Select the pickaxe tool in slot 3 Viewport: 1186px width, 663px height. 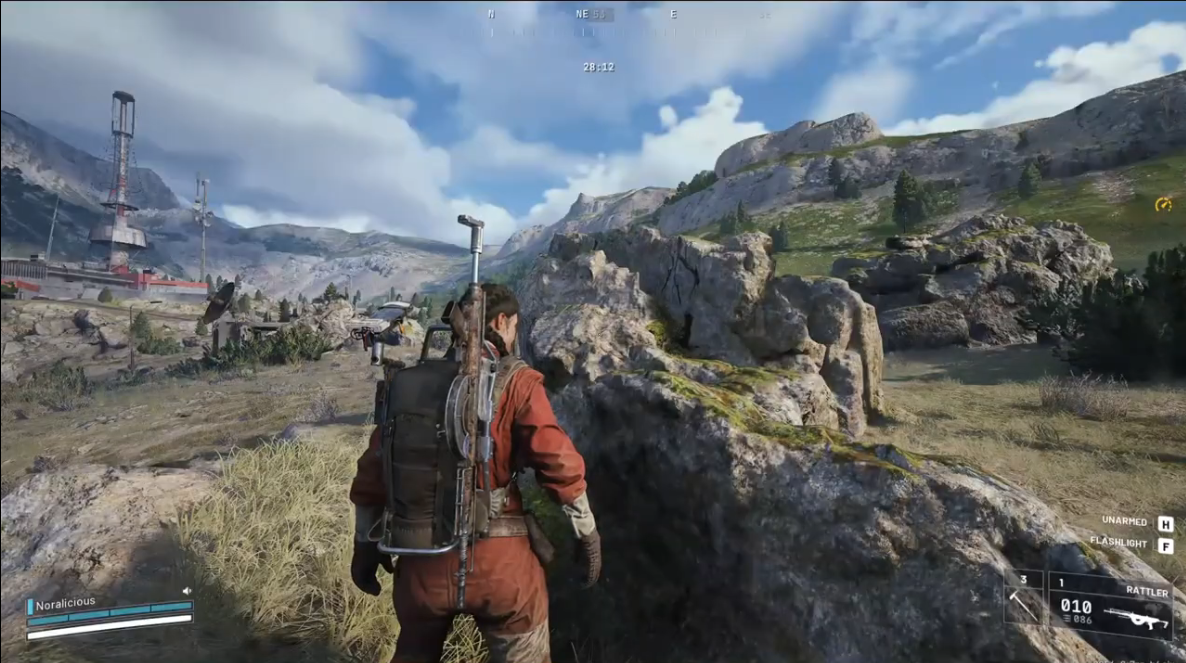pyautogui.click(x=1024, y=599)
